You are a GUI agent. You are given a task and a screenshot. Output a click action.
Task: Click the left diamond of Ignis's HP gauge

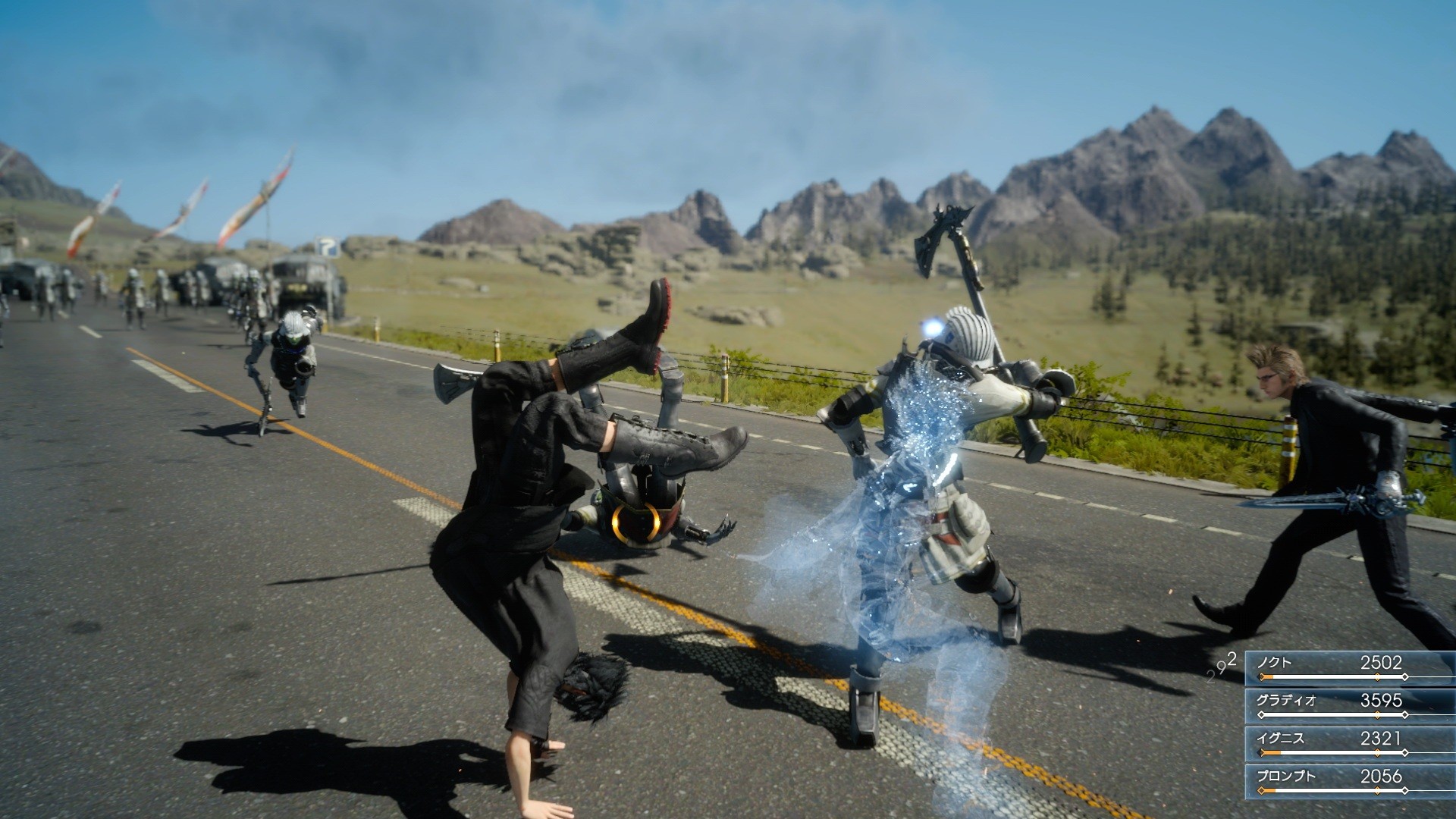(1261, 752)
